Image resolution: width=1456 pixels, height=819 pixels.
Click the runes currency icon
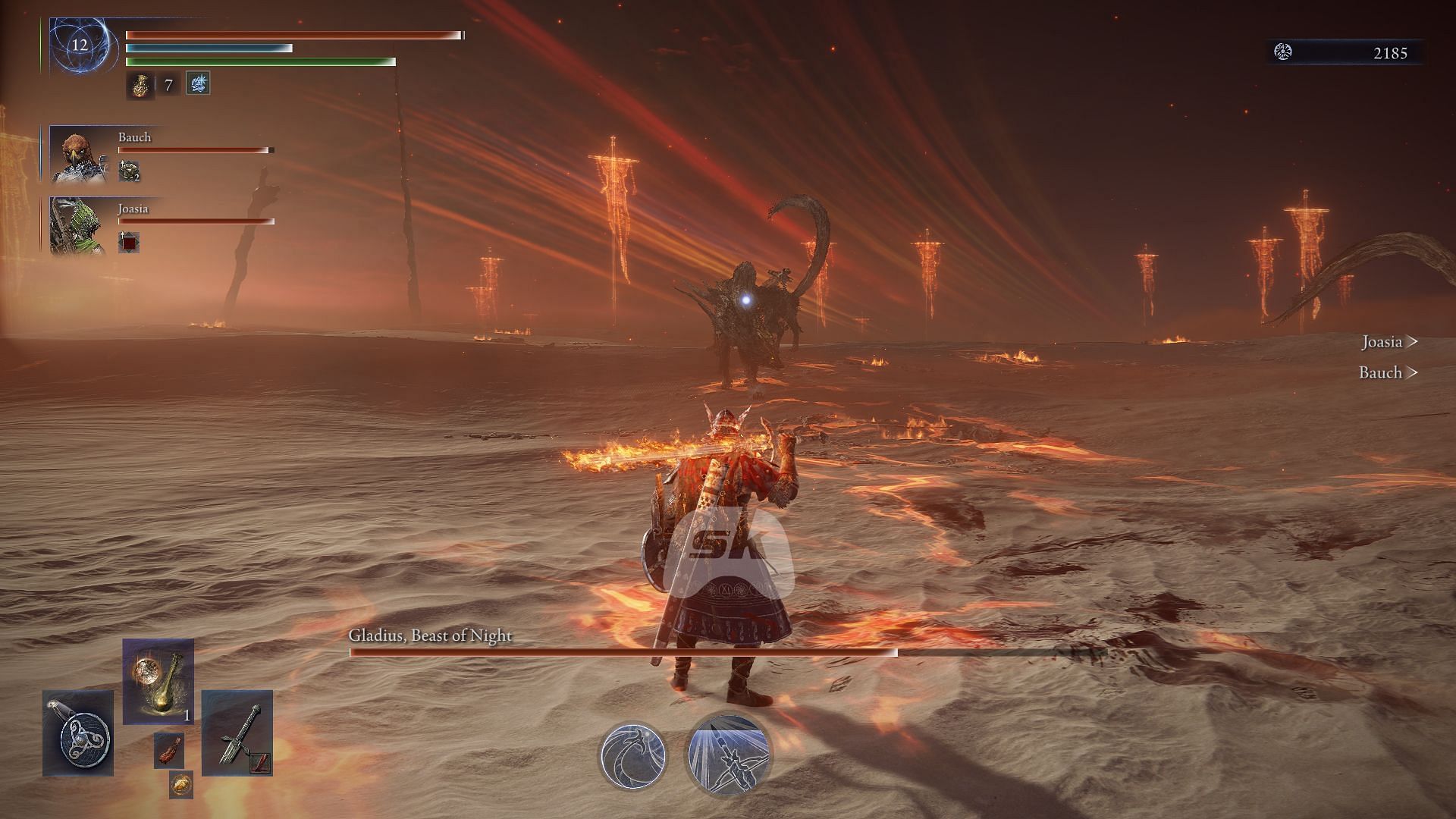pyautogui.click(x=1283, y=52)
